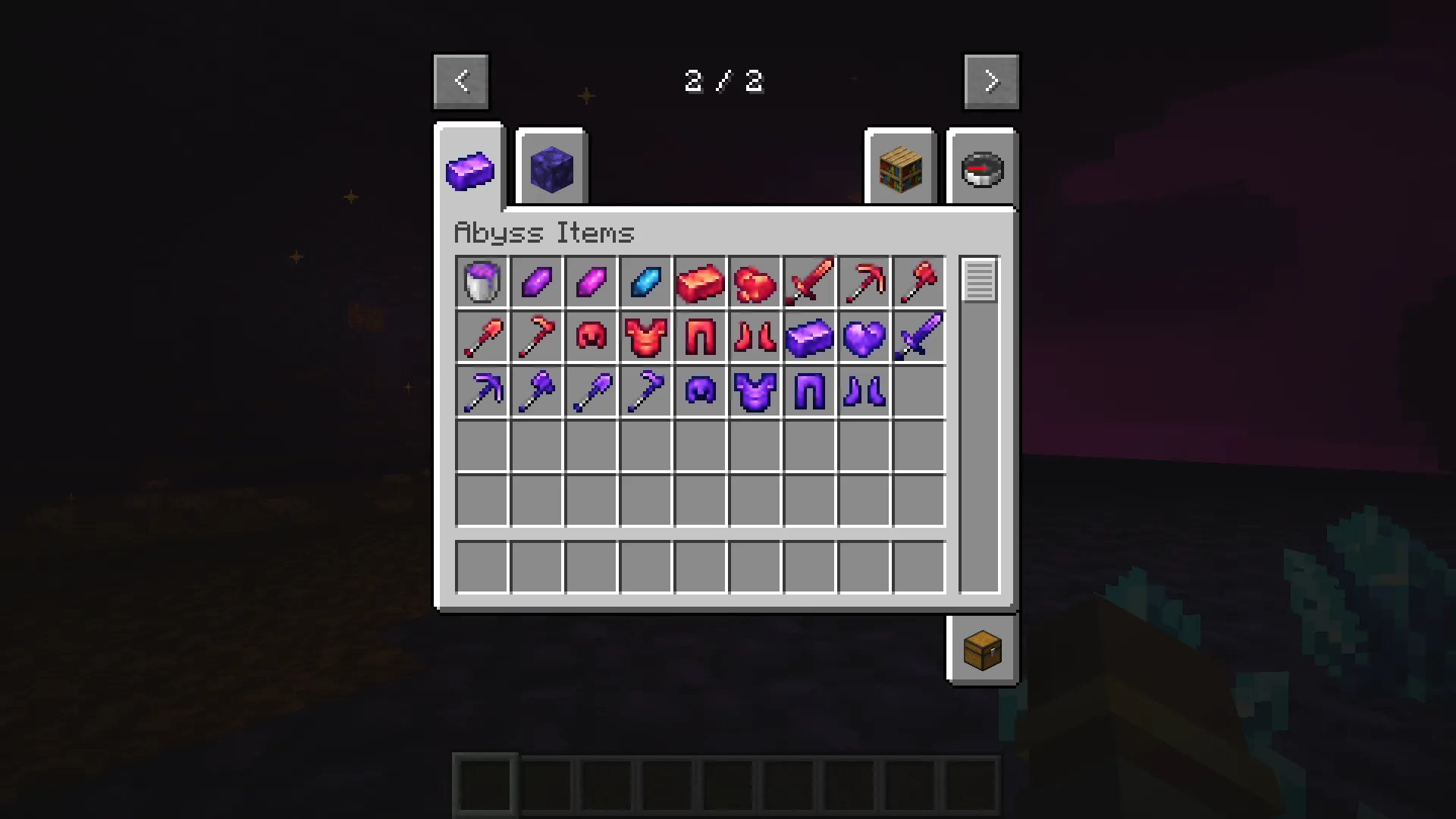Open the compass tab at top right
The image size is (1456, 819).
click(x=981, y=168)
